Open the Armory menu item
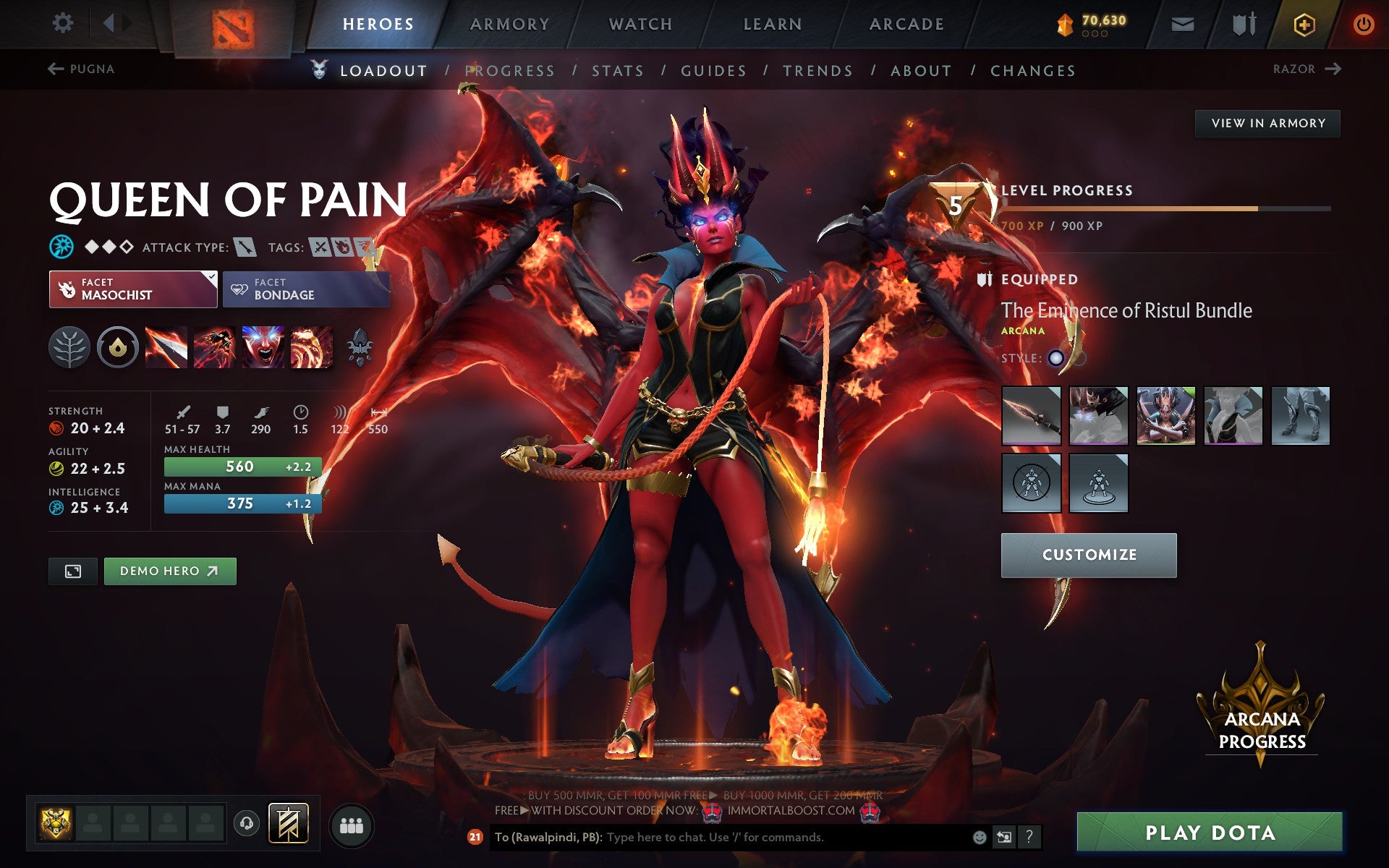The image size is (1389, 868). click(509, 23)
